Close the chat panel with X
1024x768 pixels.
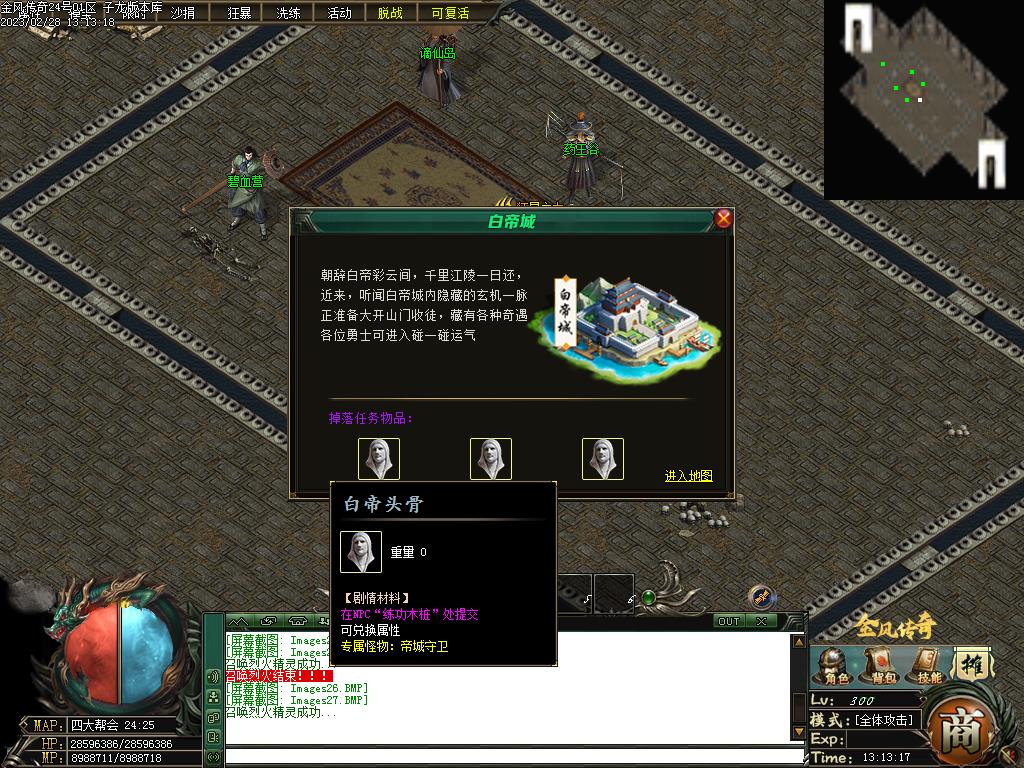click(762, 621)
